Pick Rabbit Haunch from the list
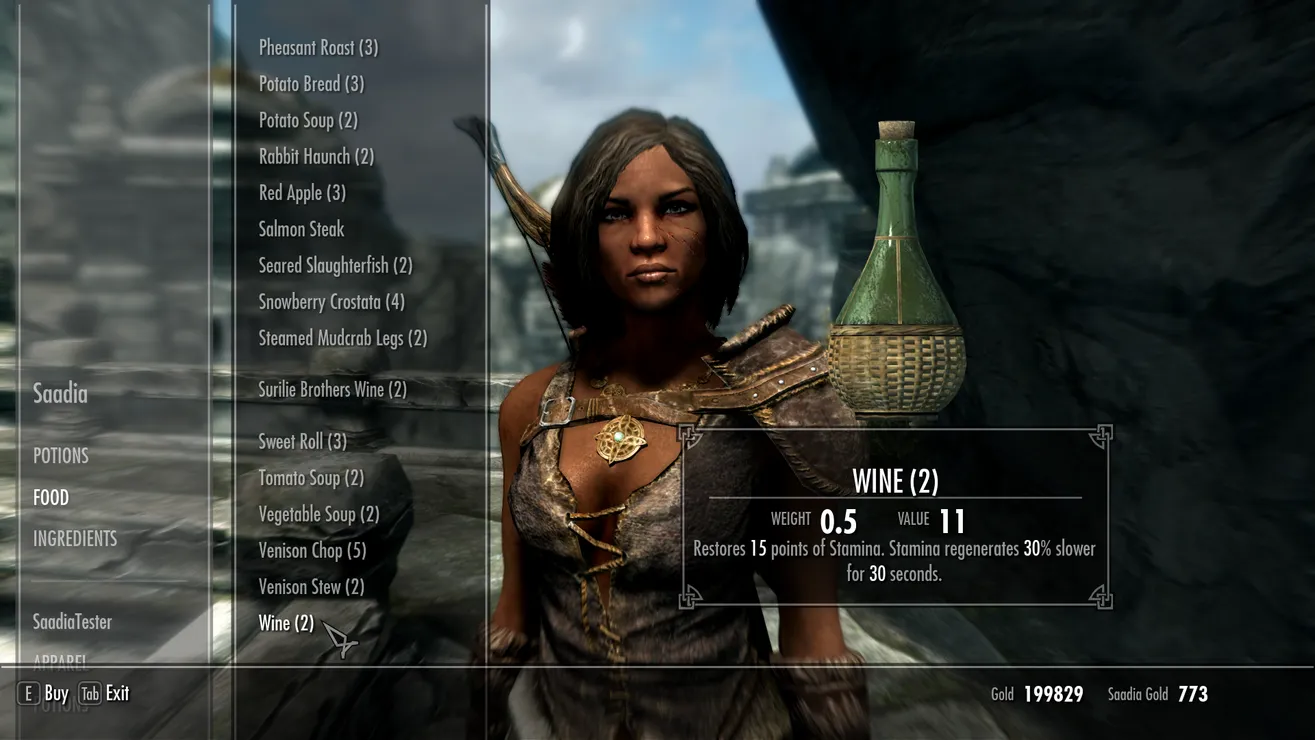This screenshot has height=740, width=1315. (316, 157)
